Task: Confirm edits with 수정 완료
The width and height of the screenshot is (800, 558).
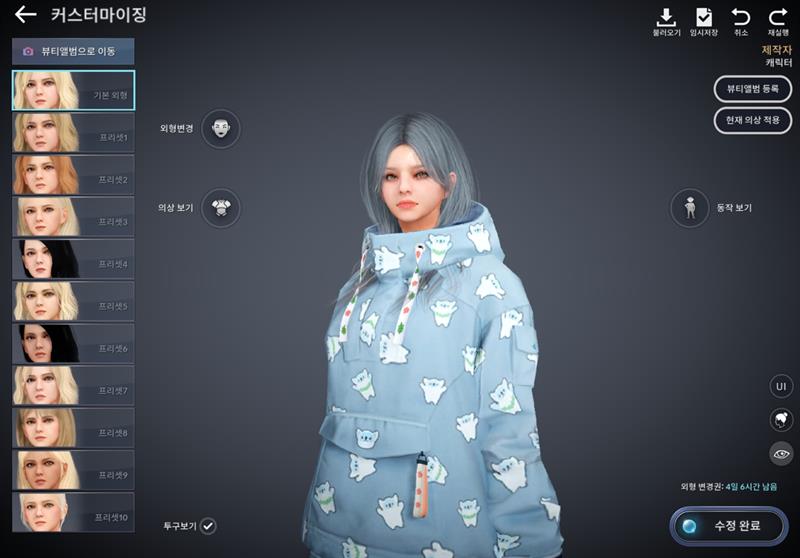Action: tap(730, 524)
